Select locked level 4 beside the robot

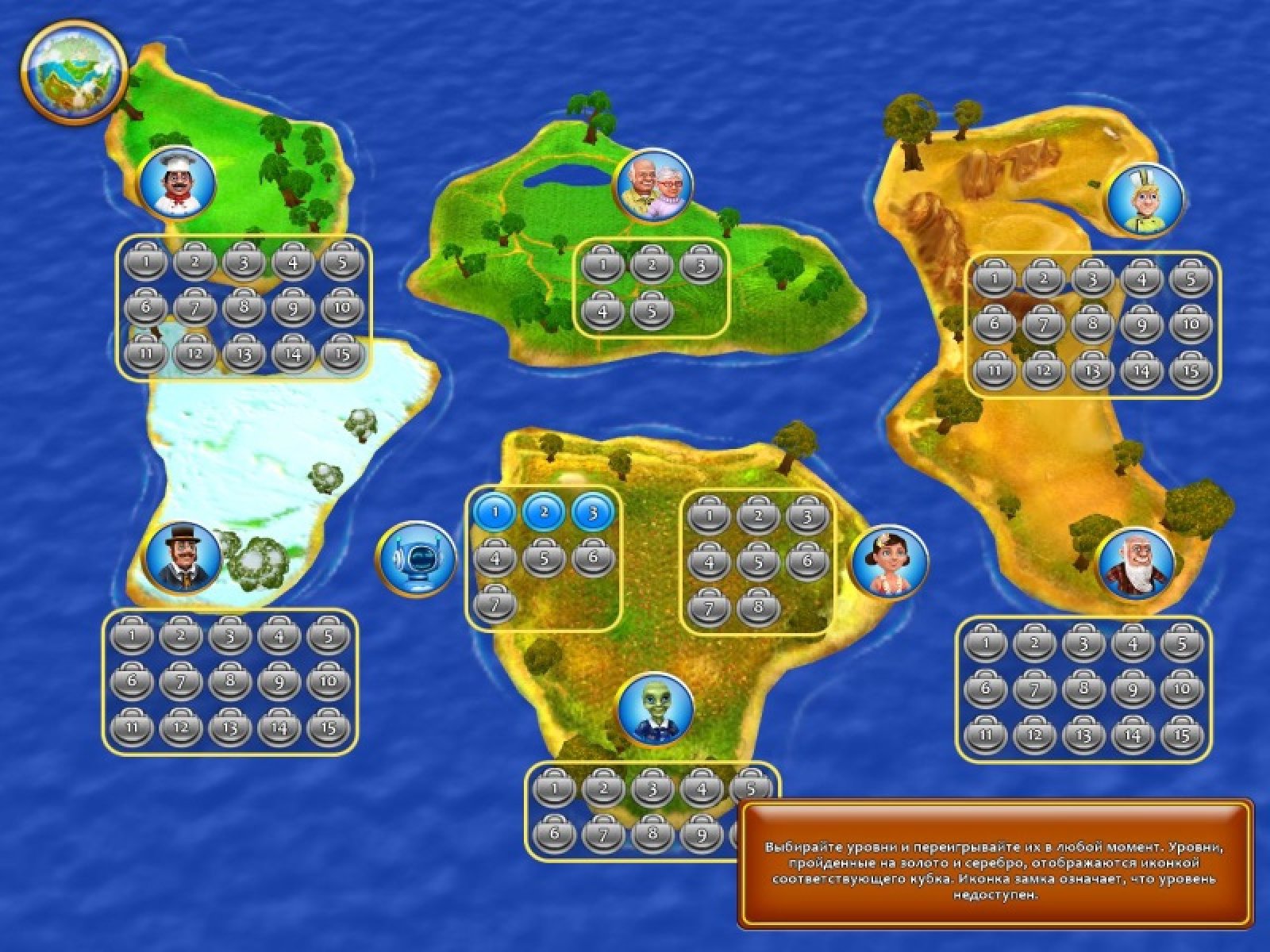coord(495,559)
